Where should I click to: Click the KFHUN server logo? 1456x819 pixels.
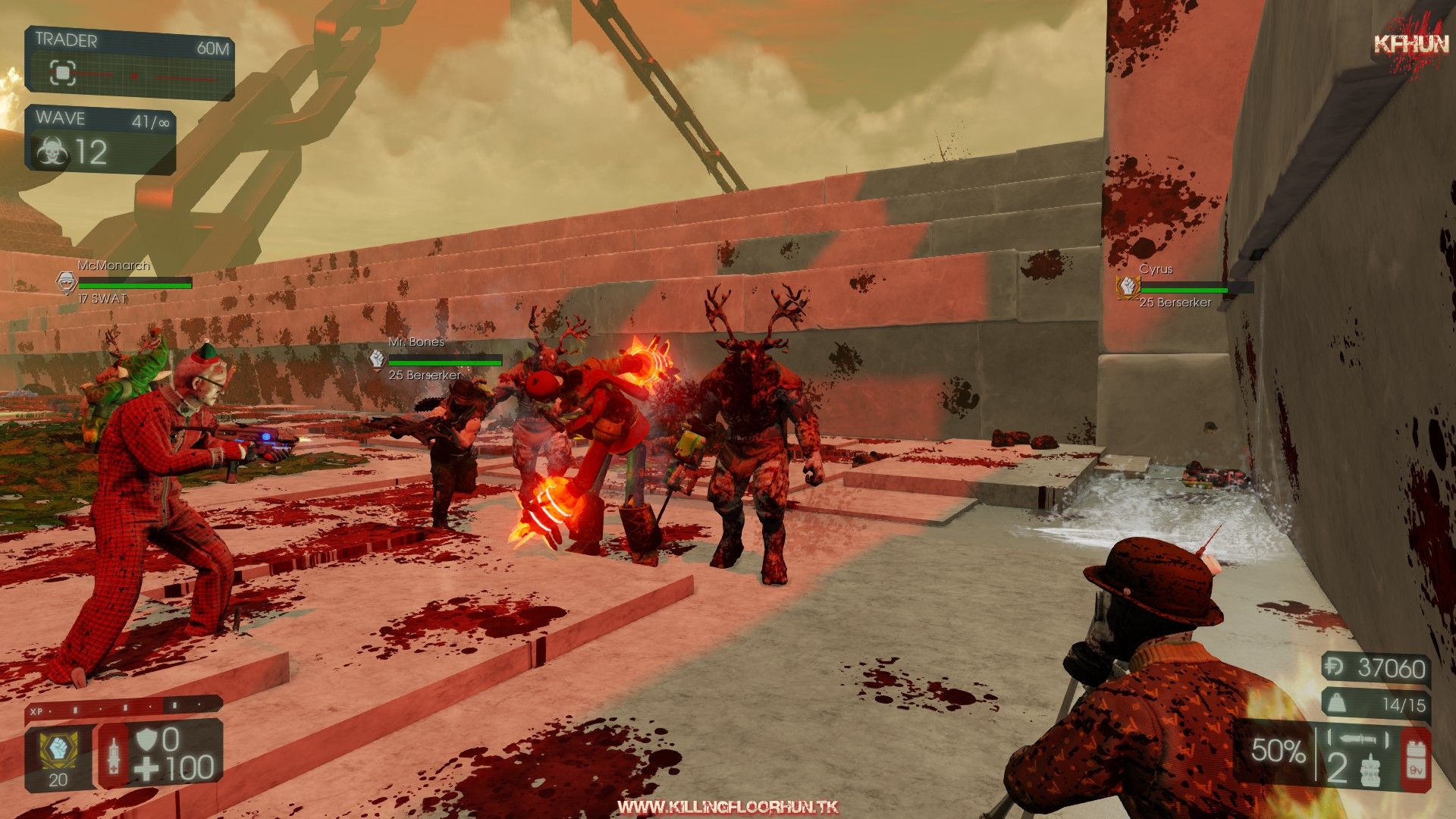(x=1411, y=44)
